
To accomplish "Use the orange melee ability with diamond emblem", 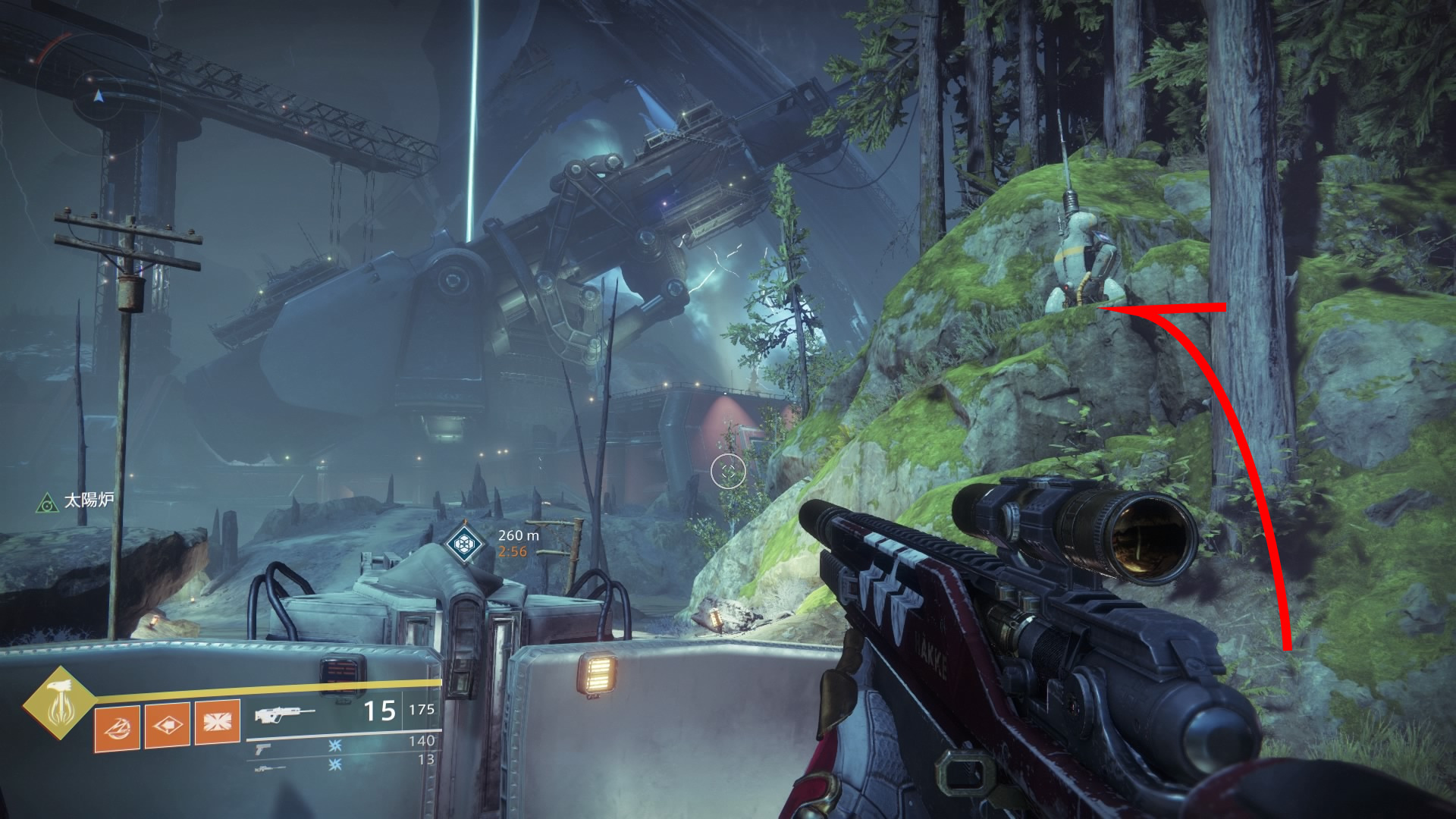I will point(167,725).
